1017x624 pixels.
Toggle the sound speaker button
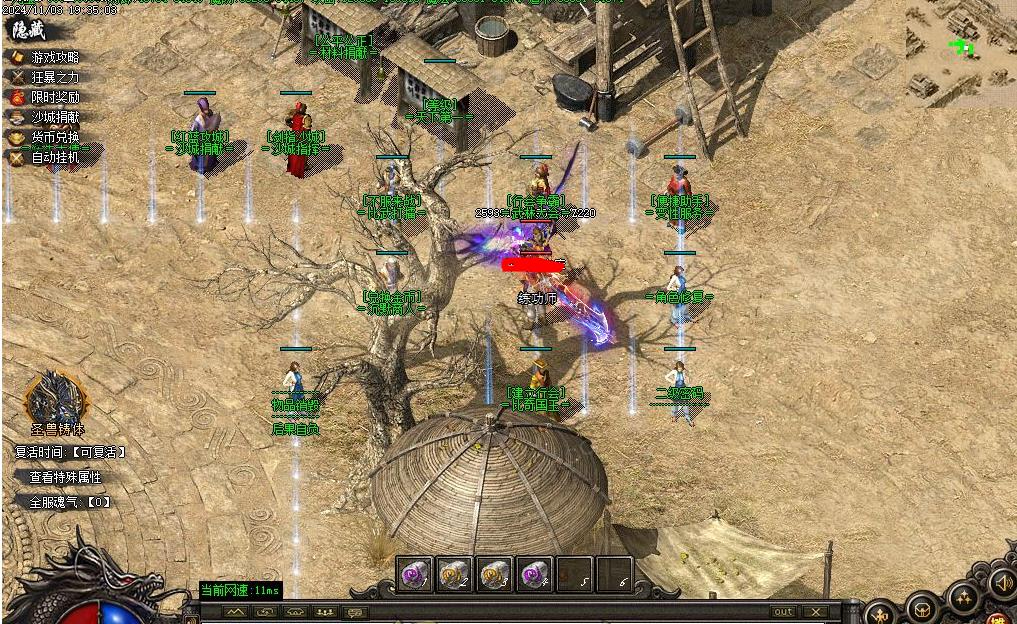click(1001, 582)
